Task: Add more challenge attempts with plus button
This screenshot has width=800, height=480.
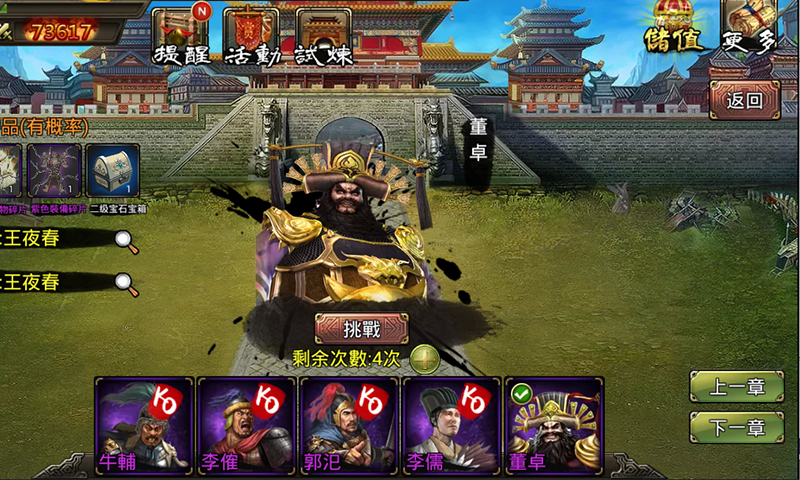Action: (424, 358)
